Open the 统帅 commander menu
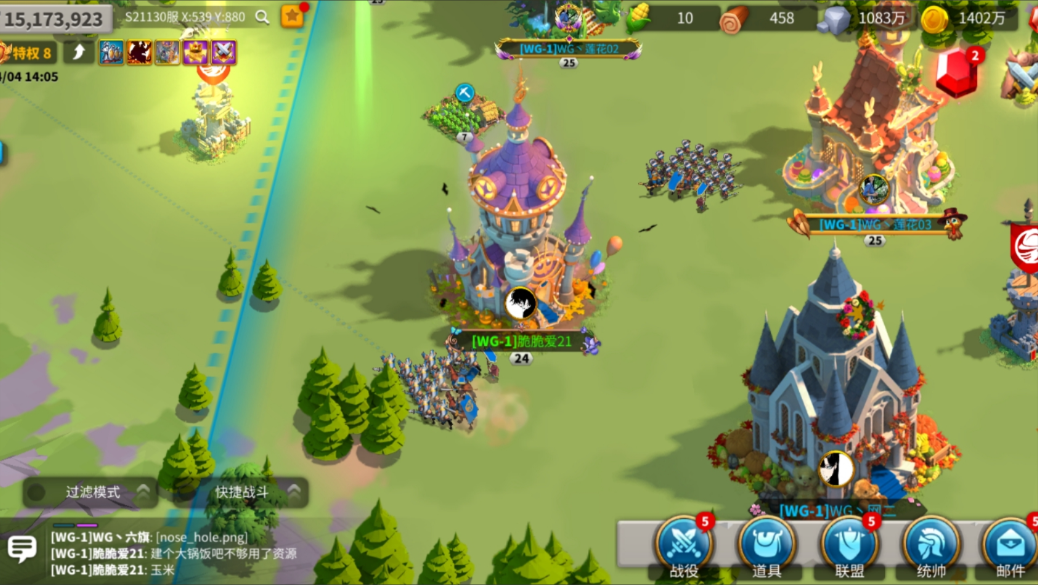Viewport: 1038px width, 585px height. 932,546
